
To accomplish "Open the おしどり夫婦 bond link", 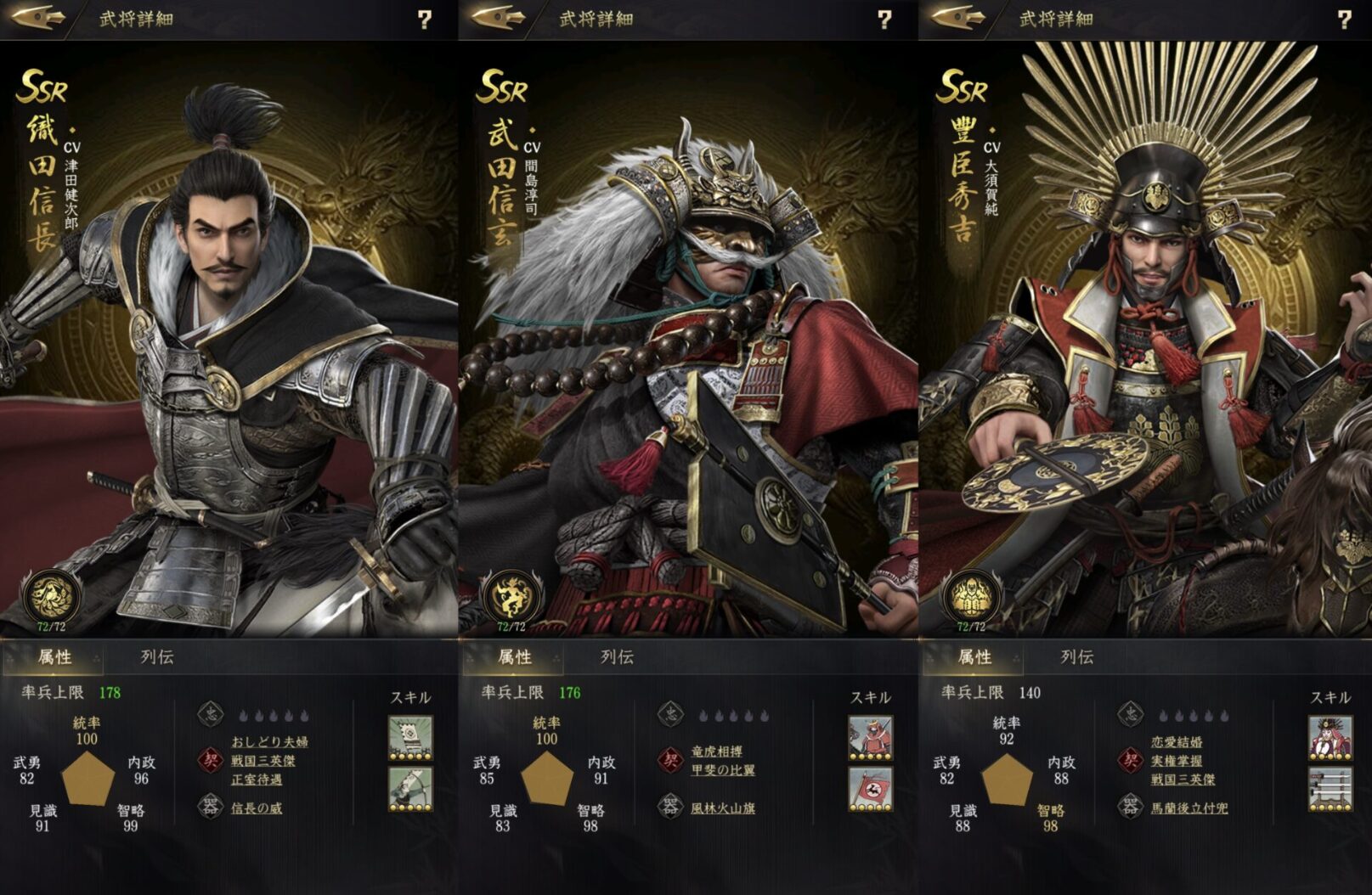I will [269, 741].
